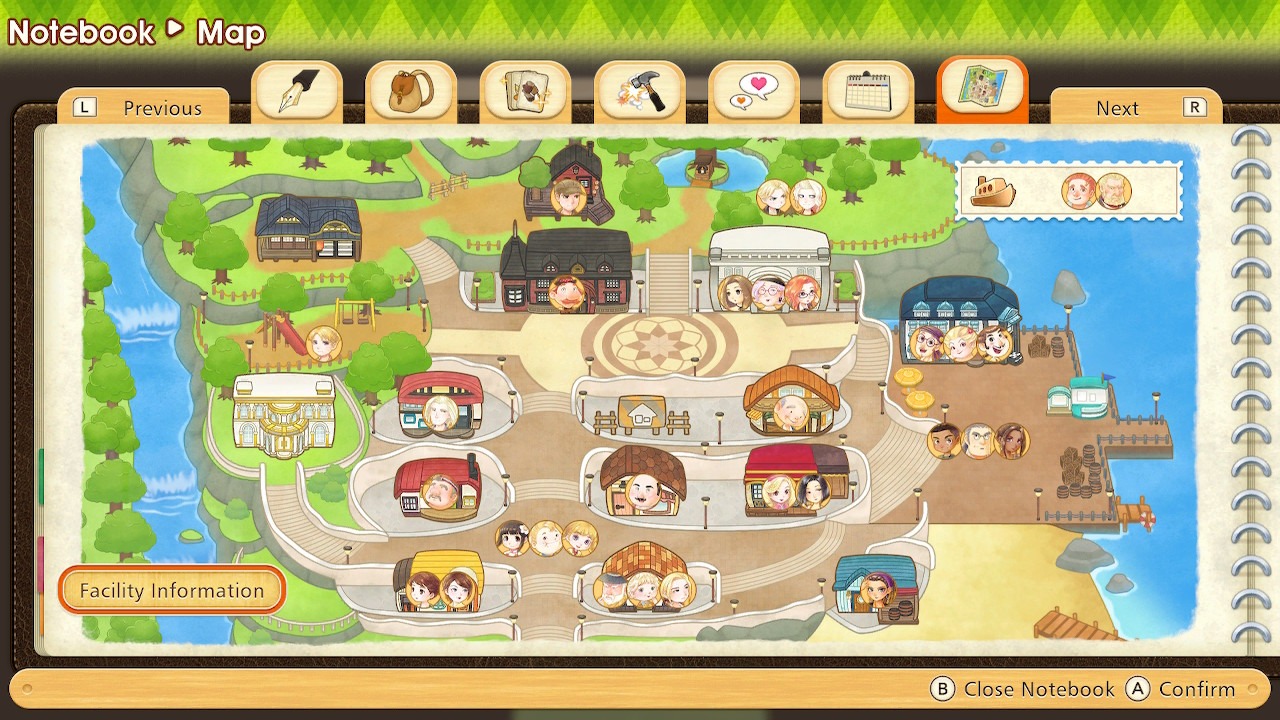Select the large black-roofed brick building

point(567,270)
